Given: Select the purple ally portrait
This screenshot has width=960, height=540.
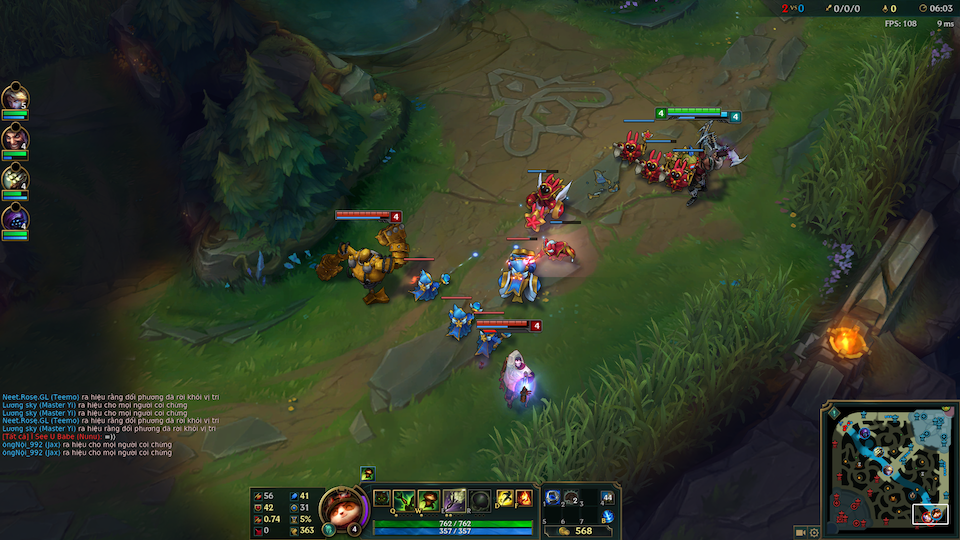Looking at the screenshot, I should pyautogui.click(x=15, y=217).
